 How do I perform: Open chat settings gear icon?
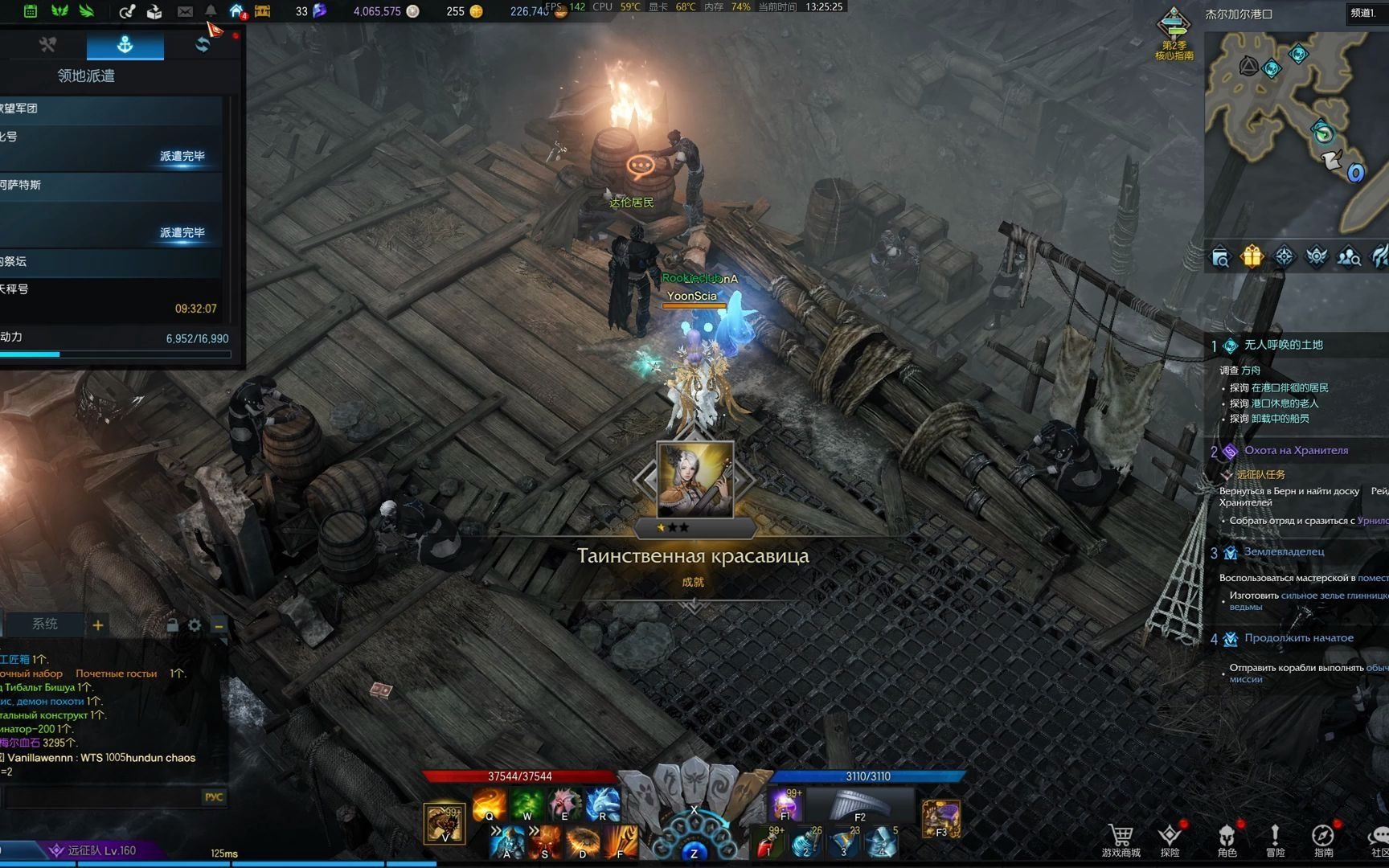coord(195,625)
